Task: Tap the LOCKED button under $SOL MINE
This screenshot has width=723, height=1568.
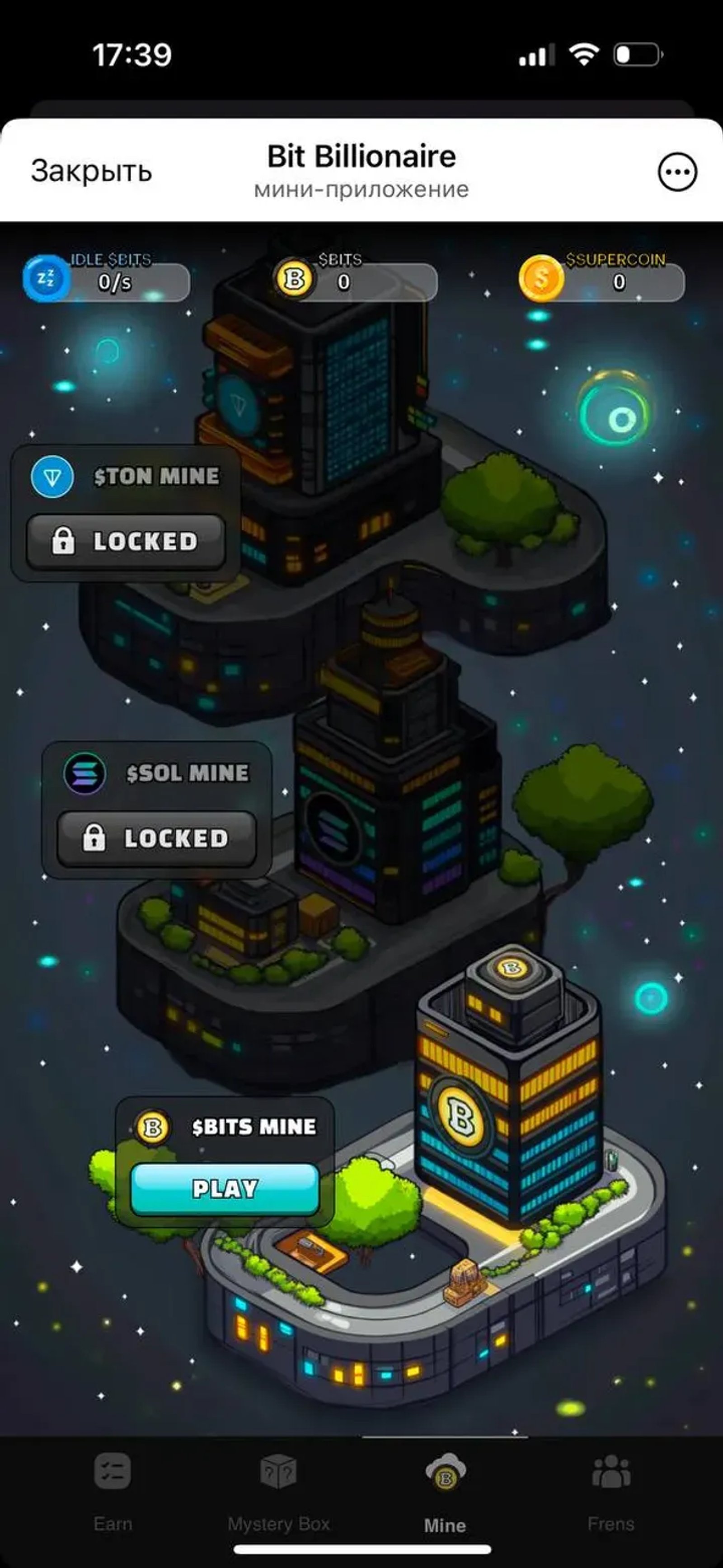Action: (156, 838)
